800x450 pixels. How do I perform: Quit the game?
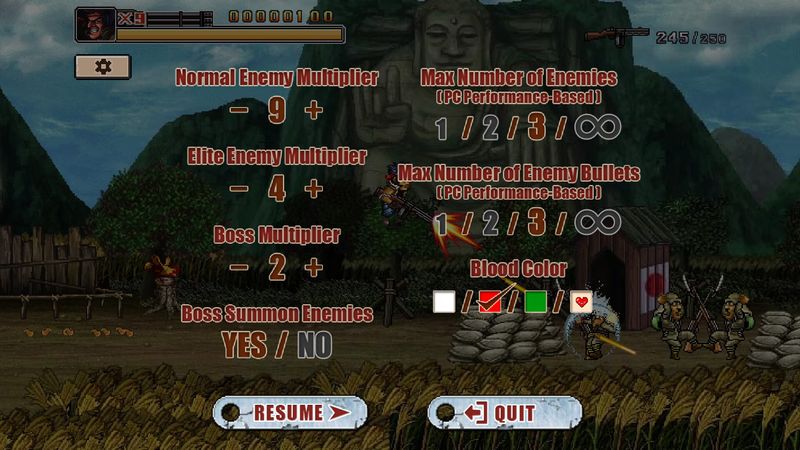(x=504, y=412)
